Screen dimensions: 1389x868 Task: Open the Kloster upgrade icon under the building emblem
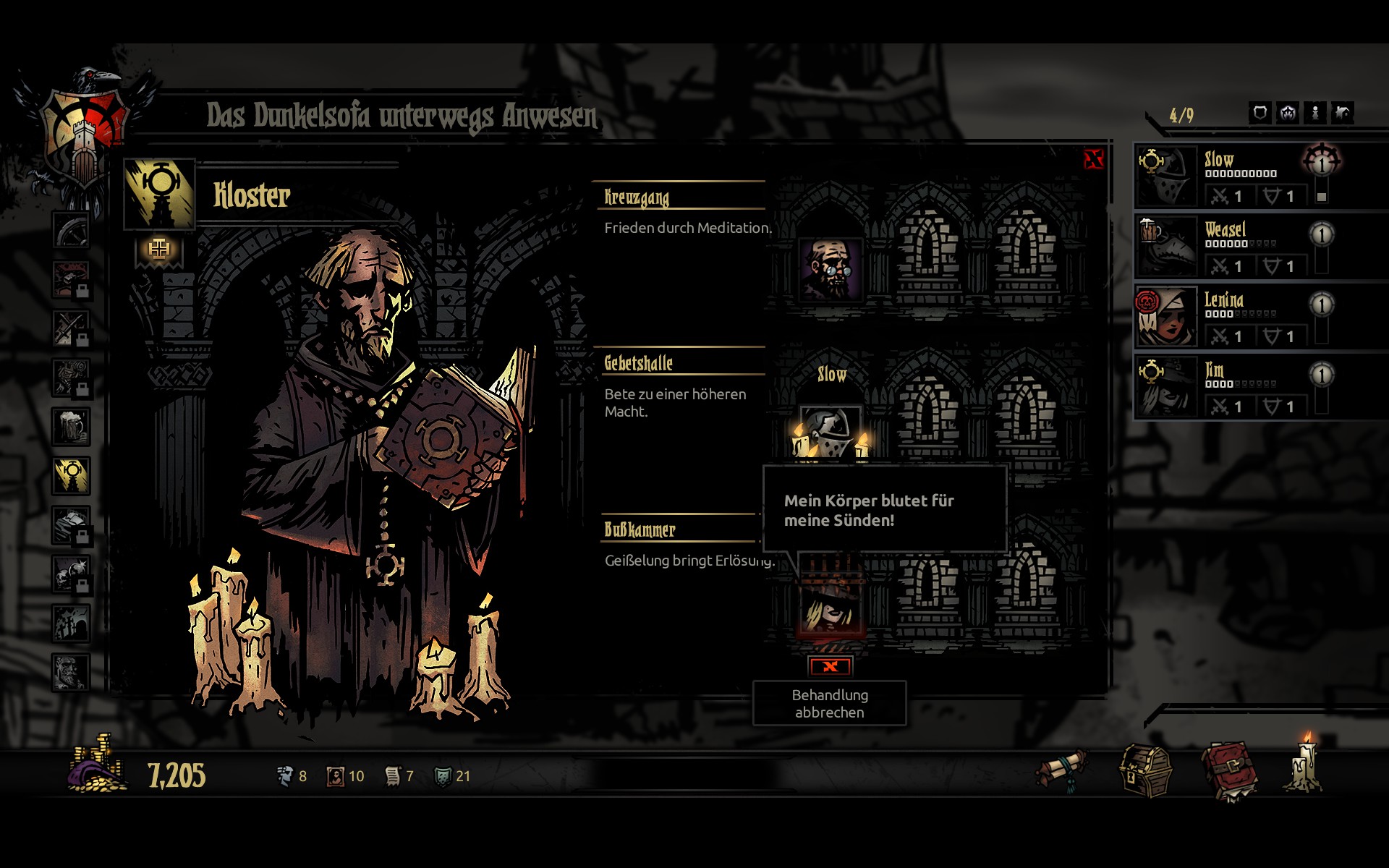pyautogui.click(x=159, y=250)
